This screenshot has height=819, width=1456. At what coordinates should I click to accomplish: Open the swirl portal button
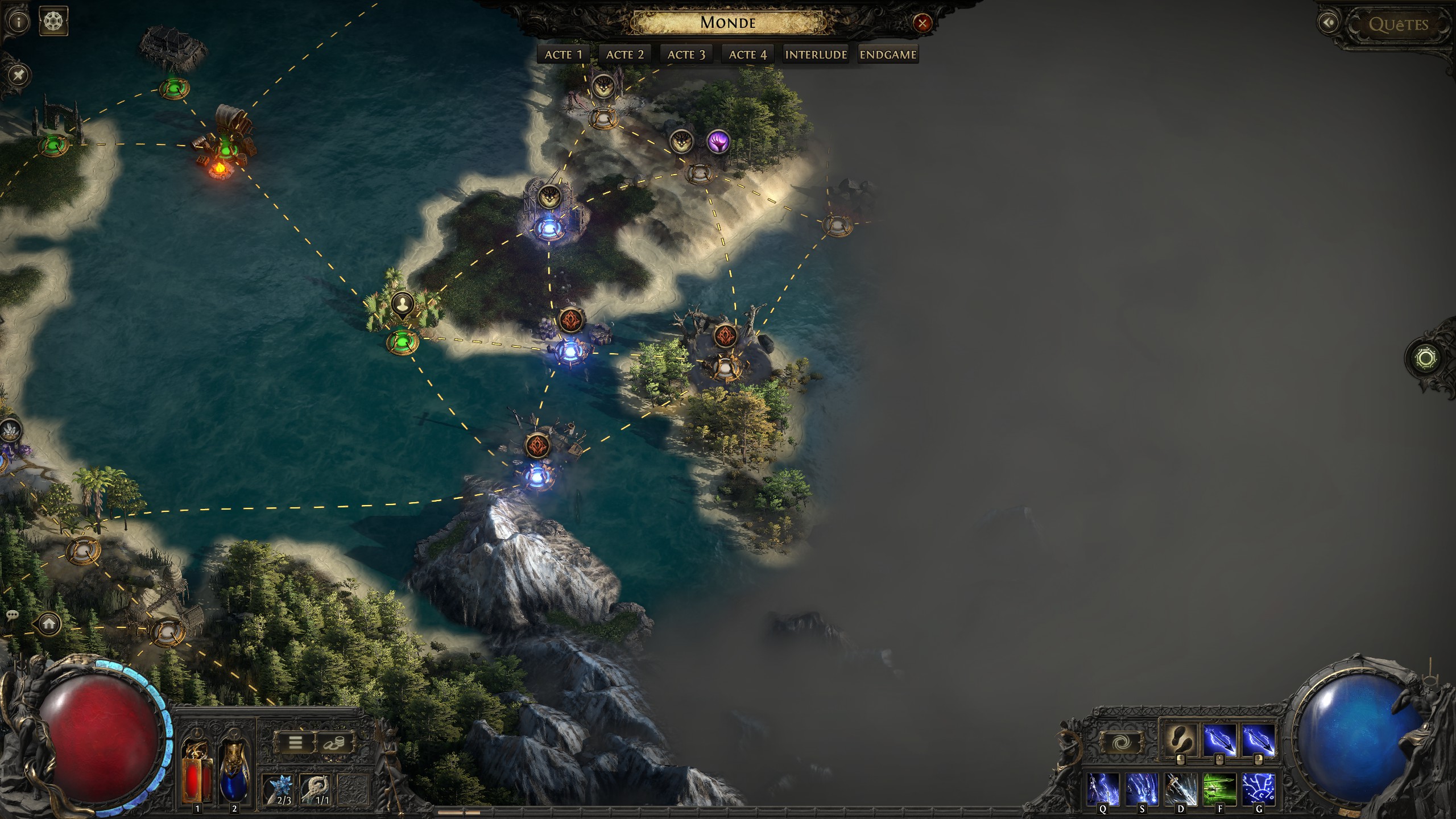(1120, 742)
